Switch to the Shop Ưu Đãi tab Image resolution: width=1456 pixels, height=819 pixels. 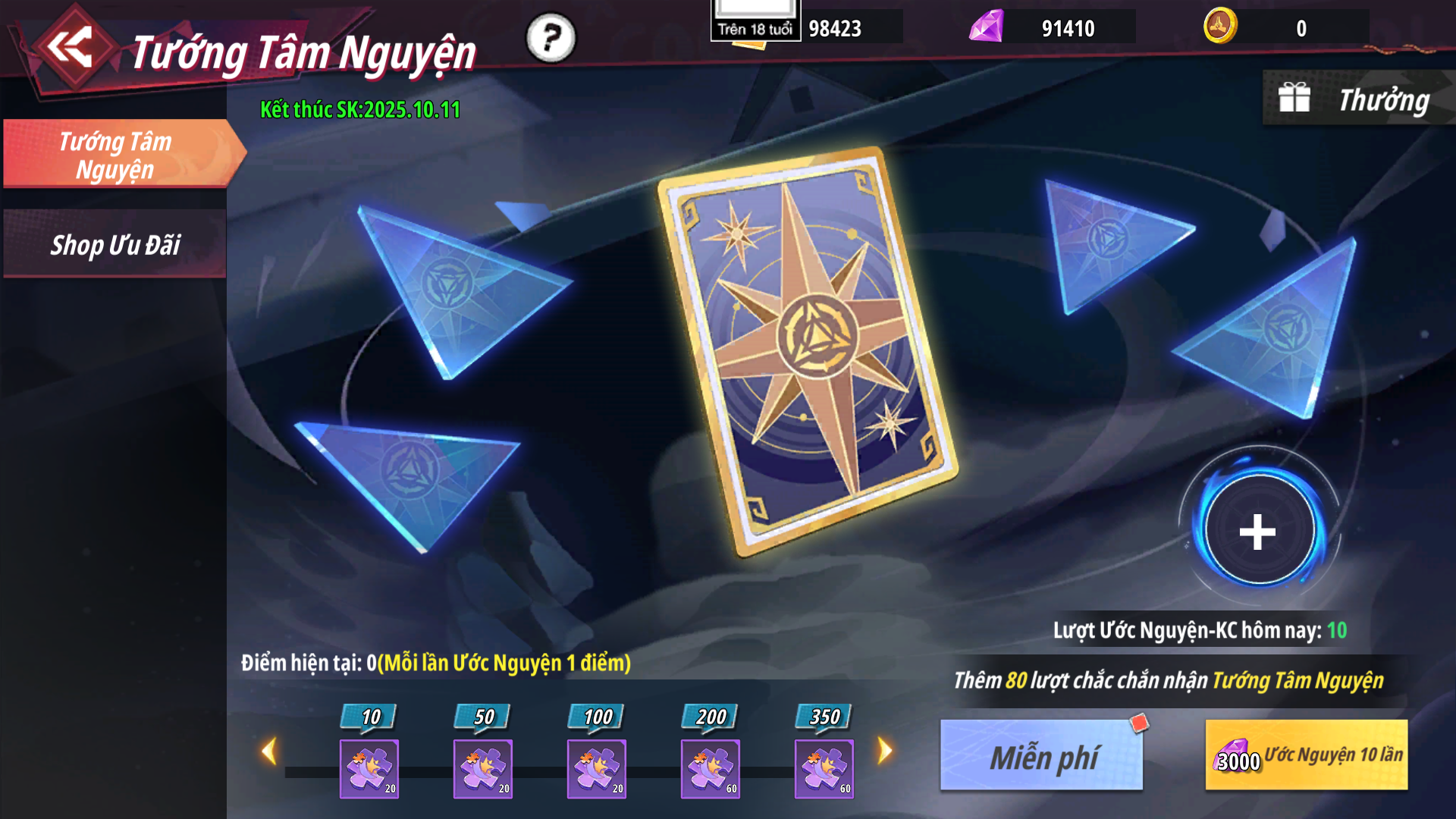coord(115,245)
